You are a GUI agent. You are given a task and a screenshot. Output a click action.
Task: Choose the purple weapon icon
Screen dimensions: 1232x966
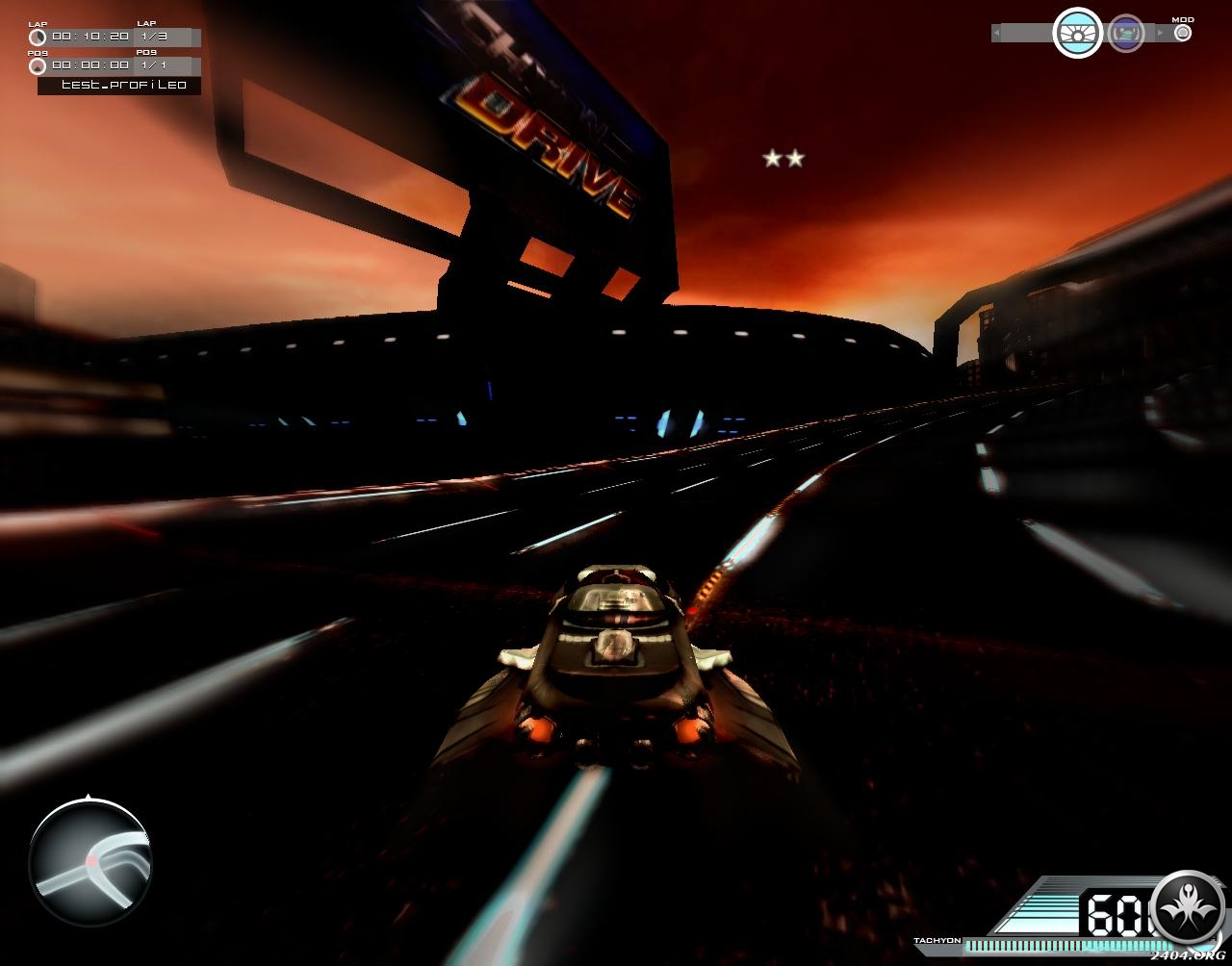coord(1125,34)
